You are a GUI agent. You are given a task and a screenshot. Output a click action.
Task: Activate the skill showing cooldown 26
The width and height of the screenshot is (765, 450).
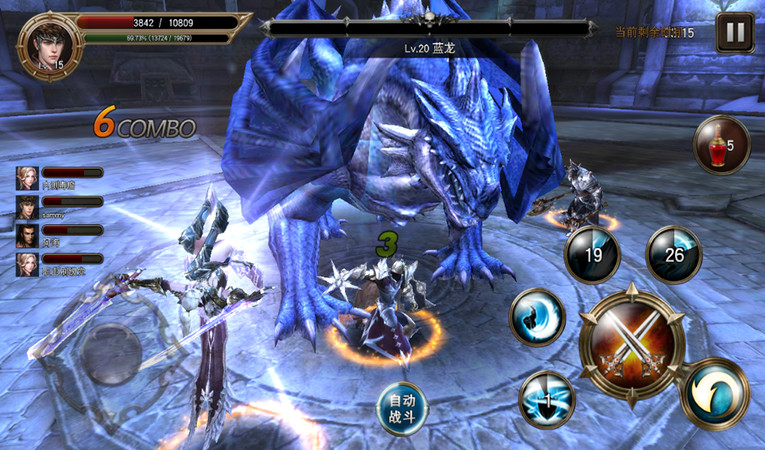(673, 254)
